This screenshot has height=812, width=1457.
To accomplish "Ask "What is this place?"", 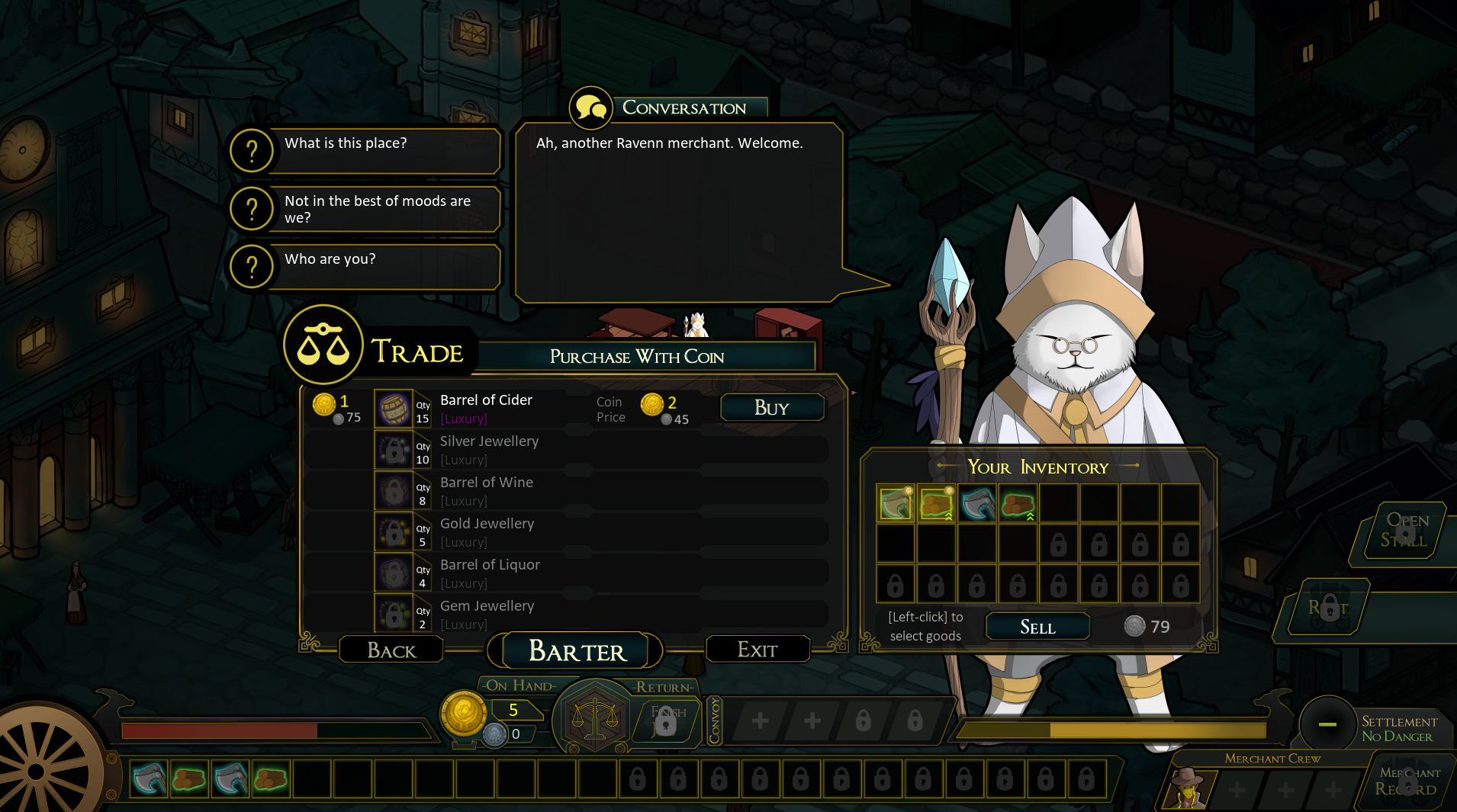I will click(366, 150).
